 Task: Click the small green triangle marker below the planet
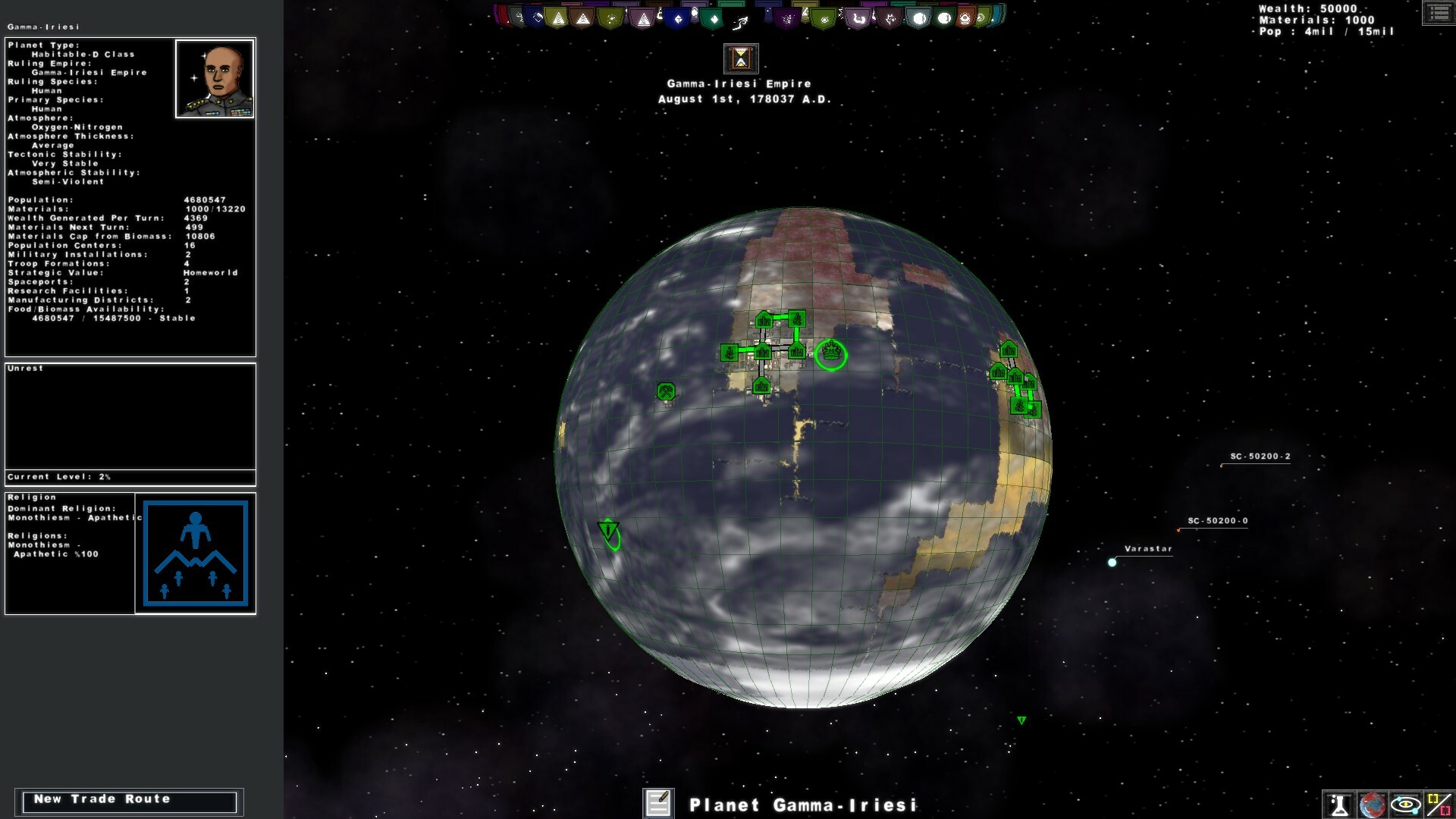tap(1022, 720)
